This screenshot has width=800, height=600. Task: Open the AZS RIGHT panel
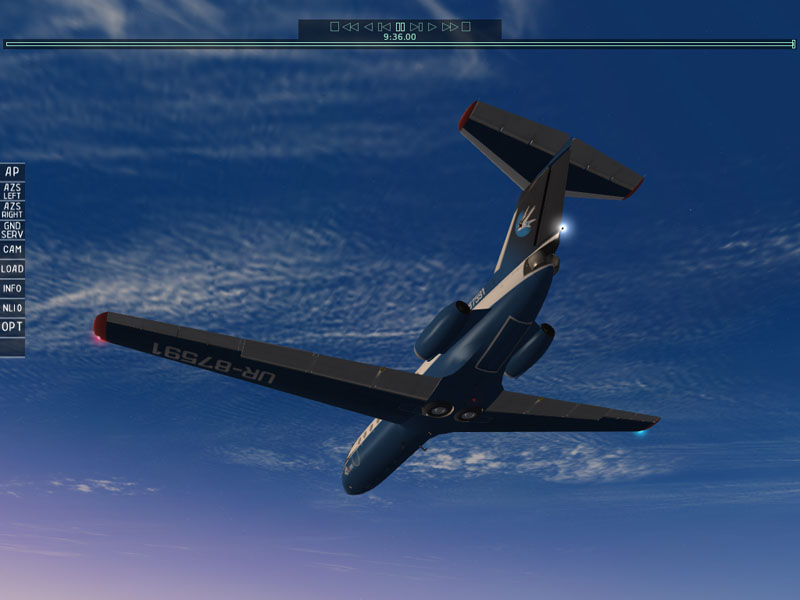tap(12, 210)
